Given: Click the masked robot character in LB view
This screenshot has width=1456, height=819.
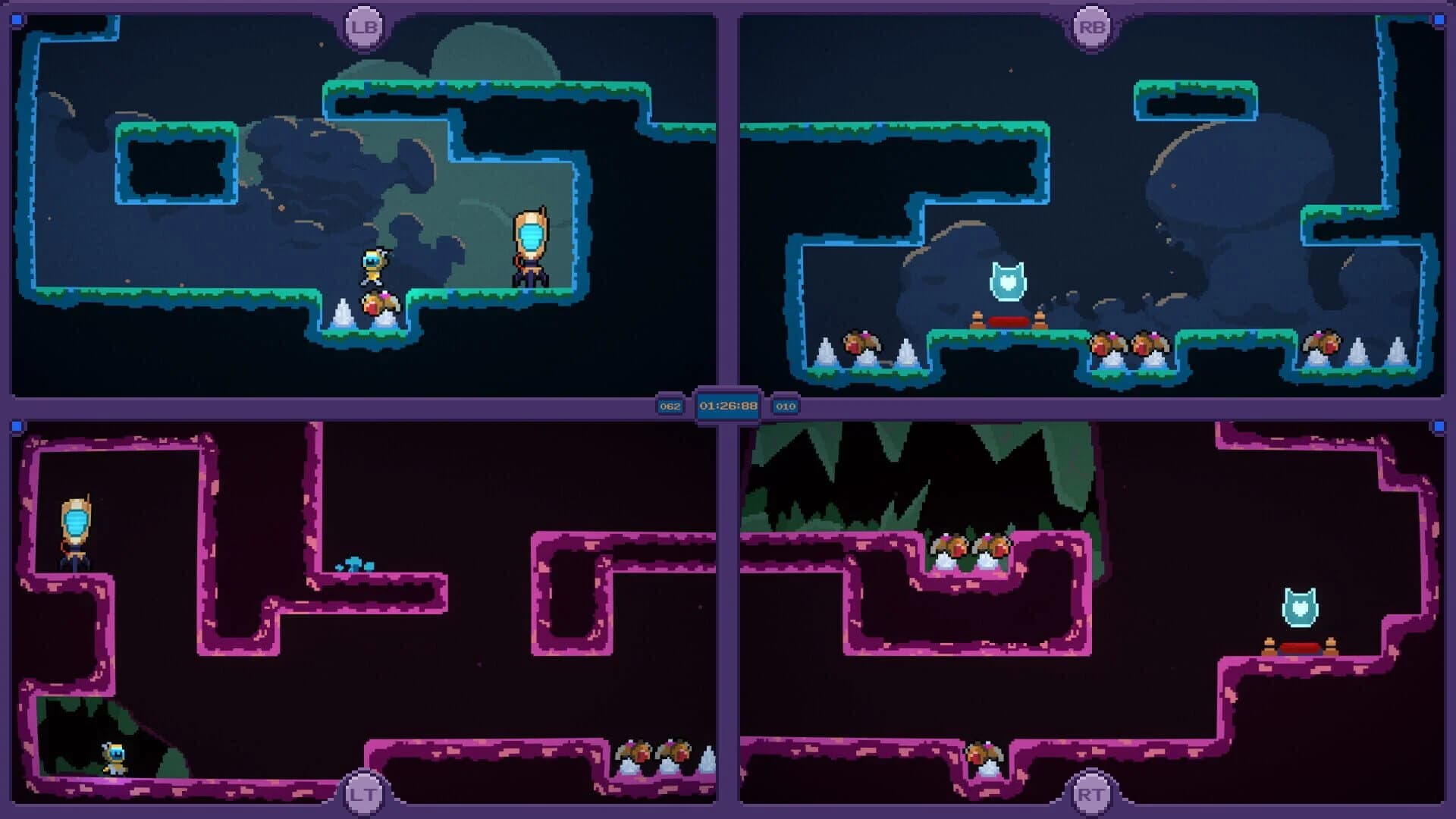Looking at the screenshot, I should tap(532, 243).
